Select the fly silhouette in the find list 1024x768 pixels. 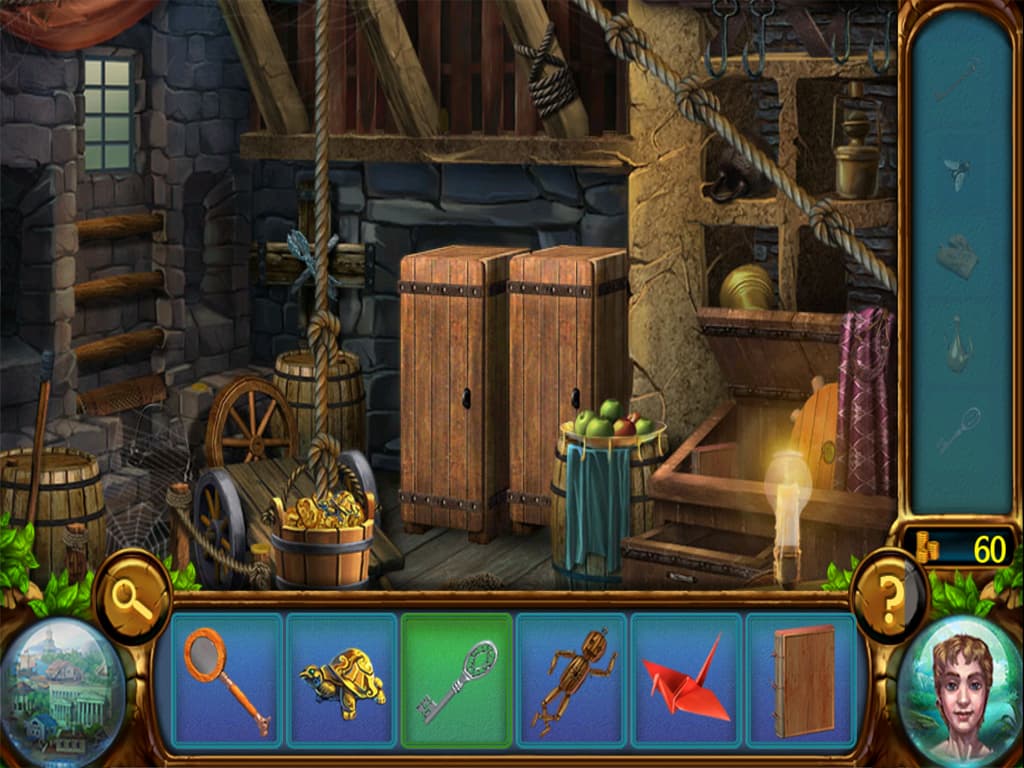tap(957, 174)
